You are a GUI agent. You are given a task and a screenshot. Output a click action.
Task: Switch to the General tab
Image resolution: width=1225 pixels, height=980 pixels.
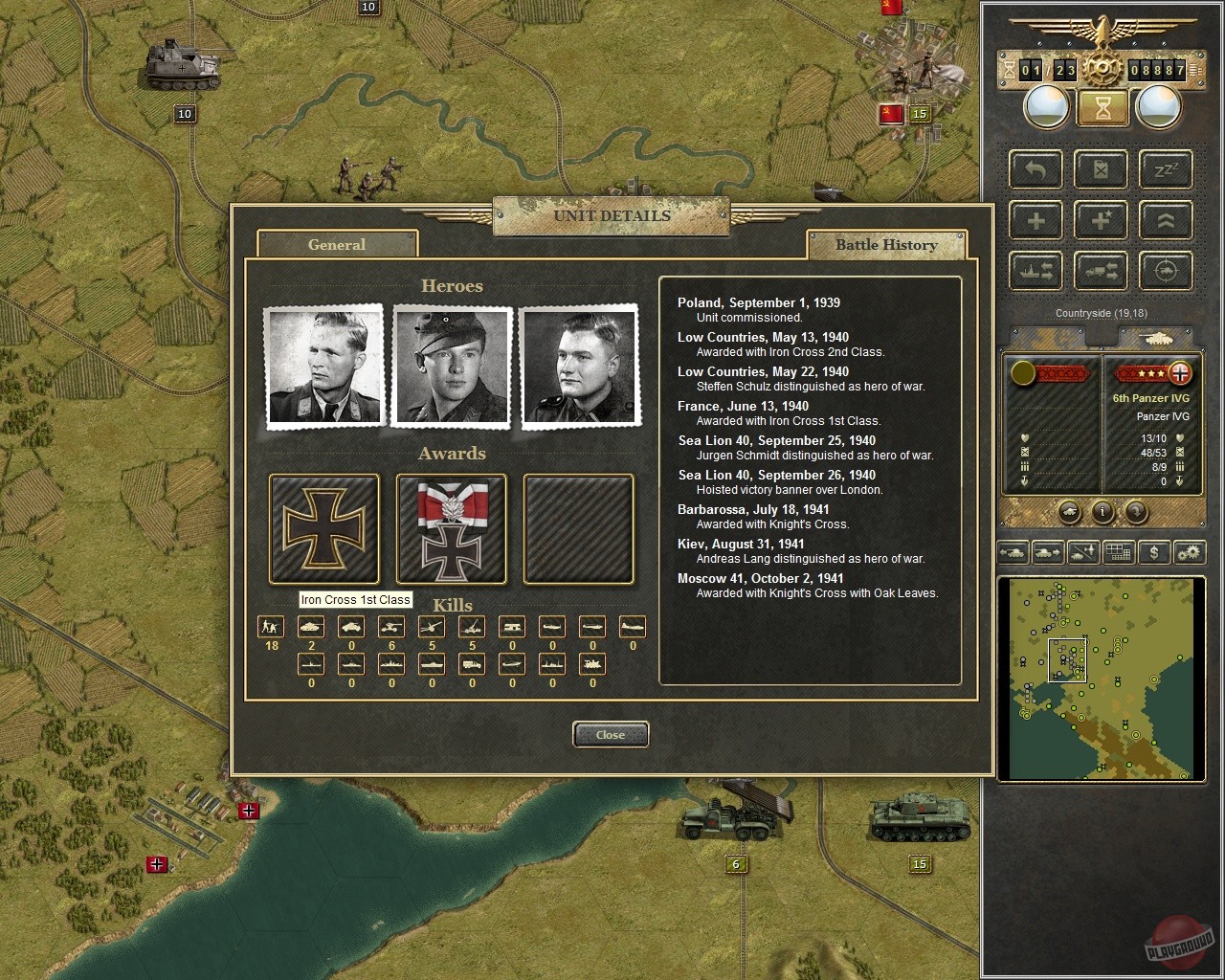(337, 245)
